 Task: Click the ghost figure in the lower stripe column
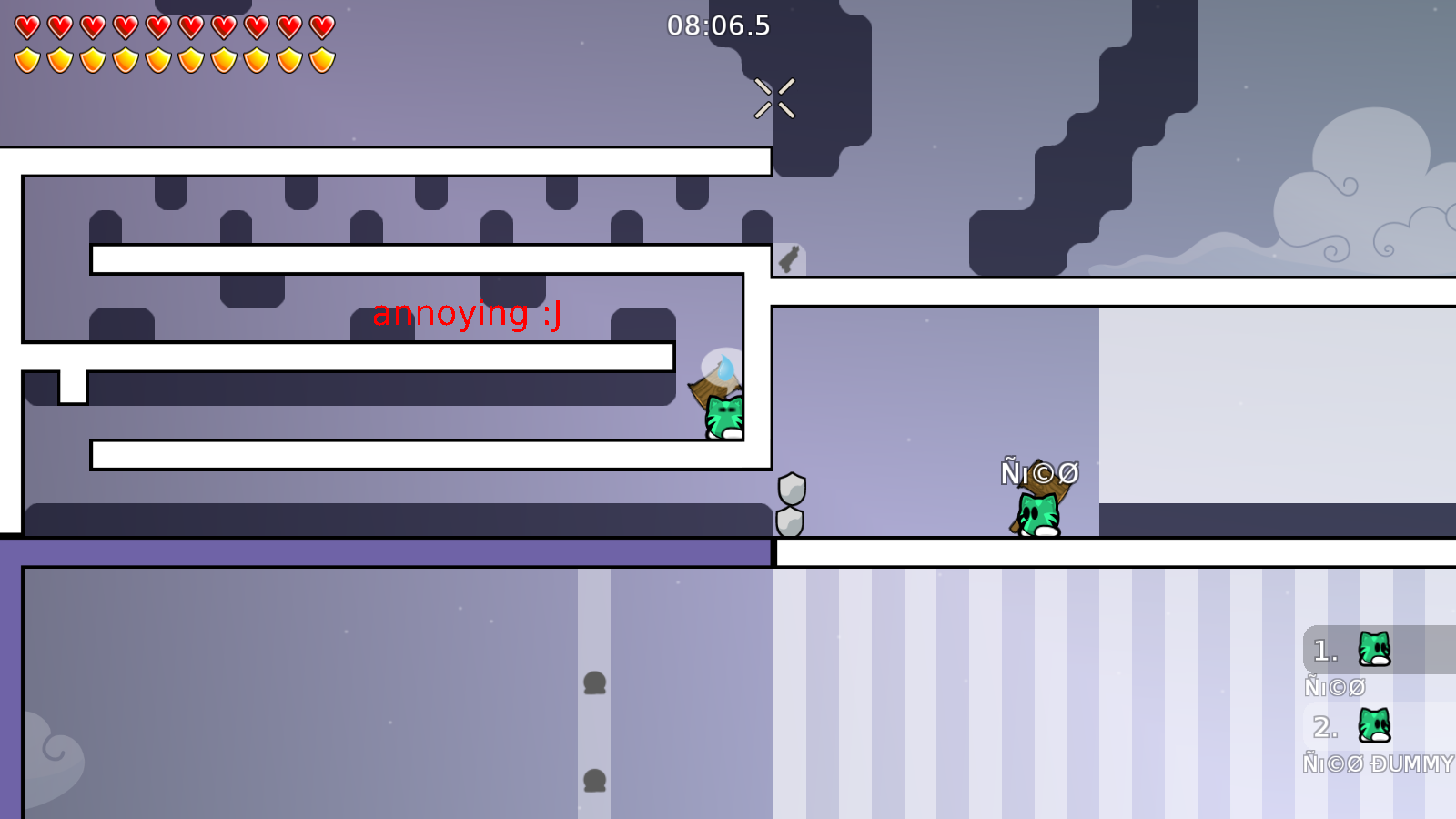point(596,681)
